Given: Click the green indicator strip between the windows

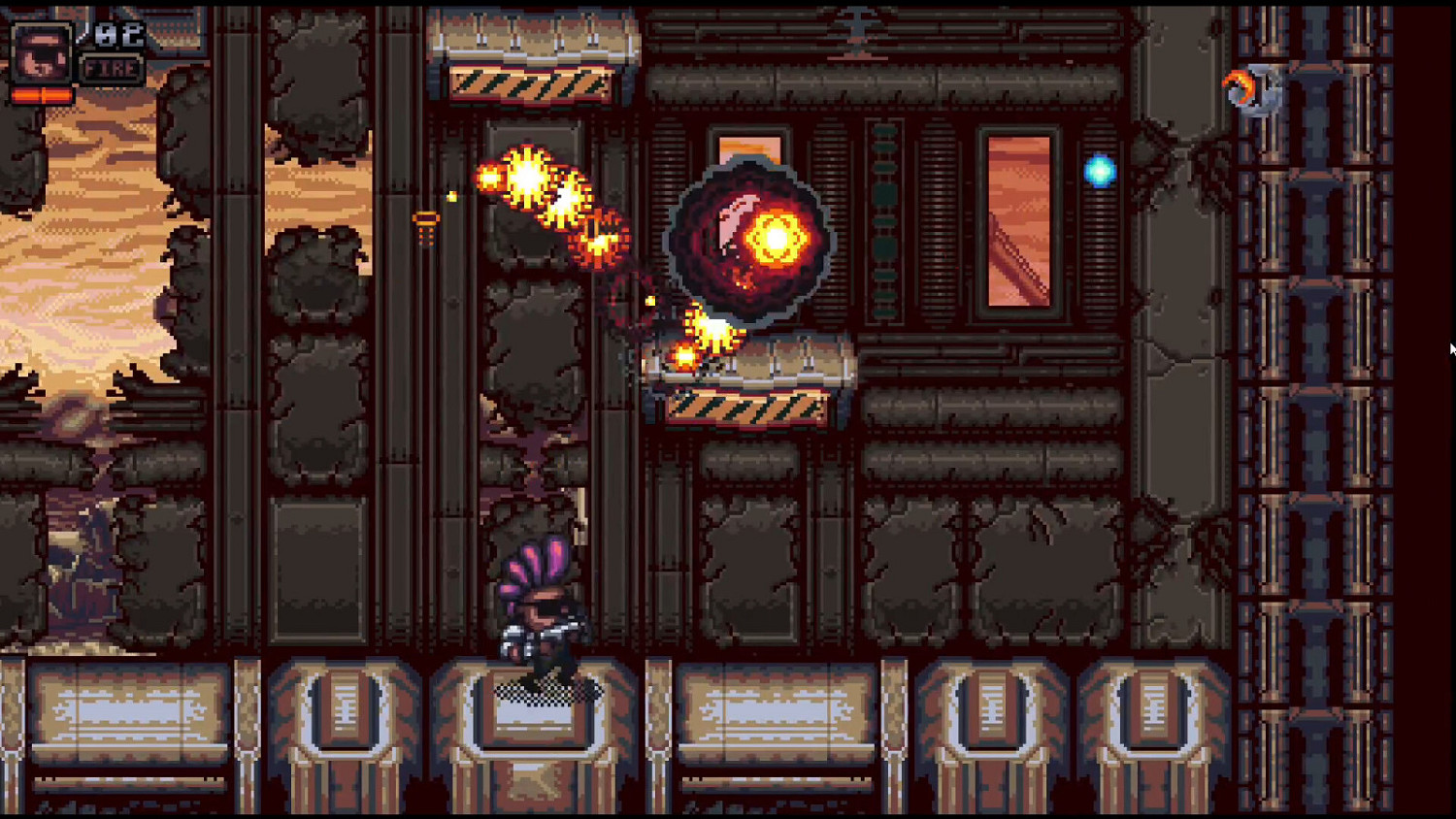Looking at the screenshot, I should [886, 218].
